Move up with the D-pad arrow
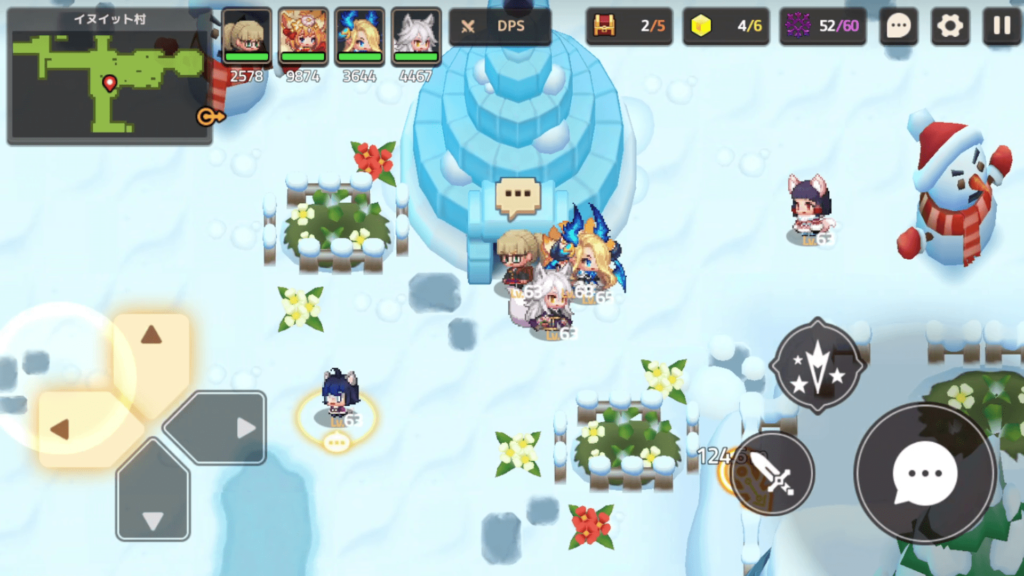Image resolution: width=1024 pixels, height=576 pixels. [x=151, y=345]
